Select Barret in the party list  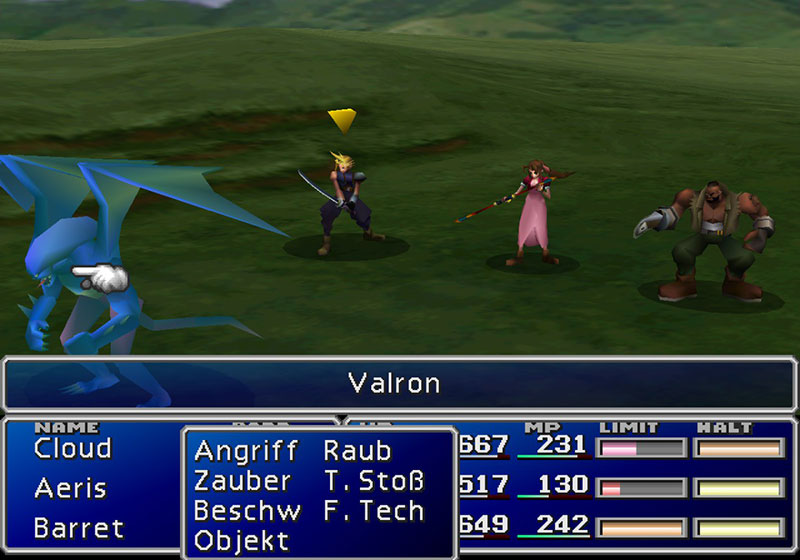(x=79, y=527)
